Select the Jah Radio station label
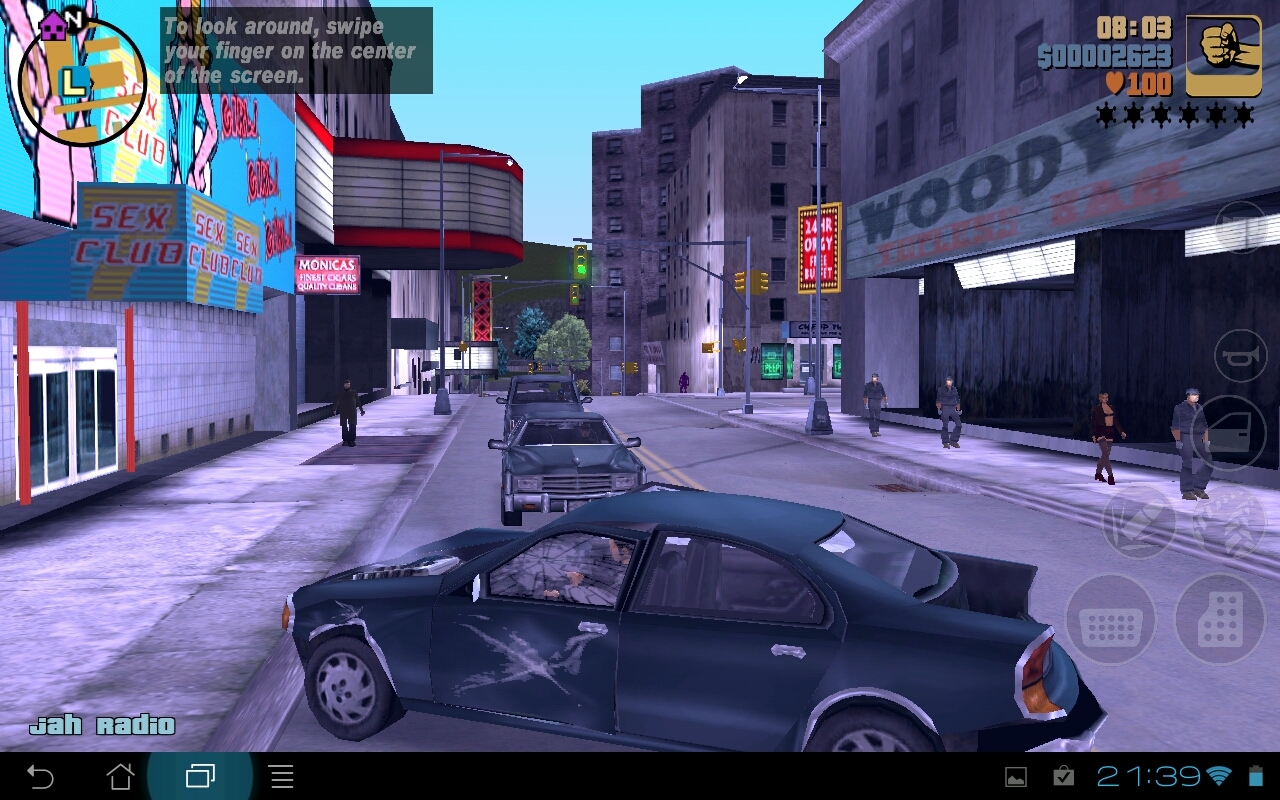1280x800 pixels. [103, 724]
